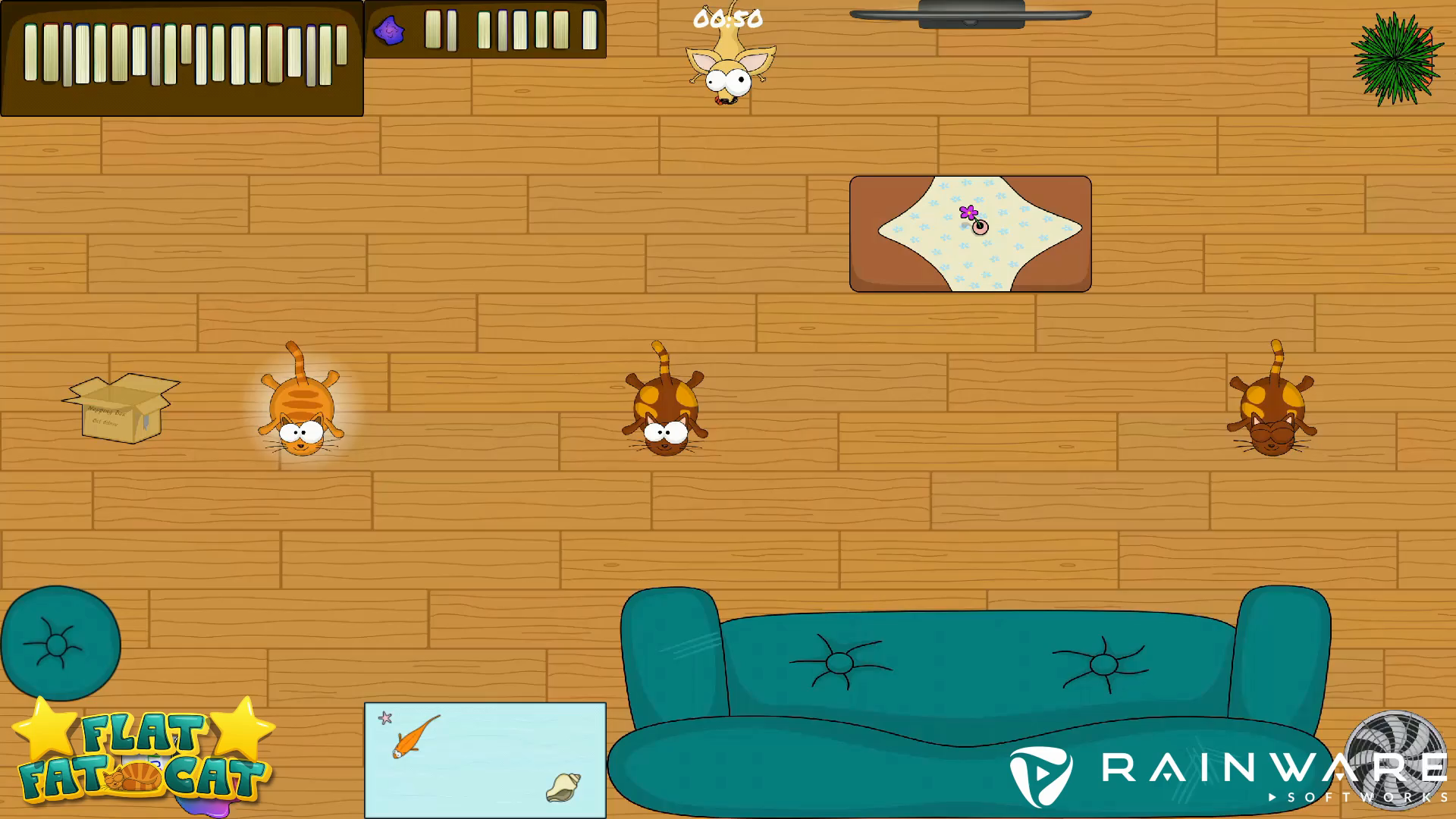Click the teal ottoman cushion

[60, 643]
